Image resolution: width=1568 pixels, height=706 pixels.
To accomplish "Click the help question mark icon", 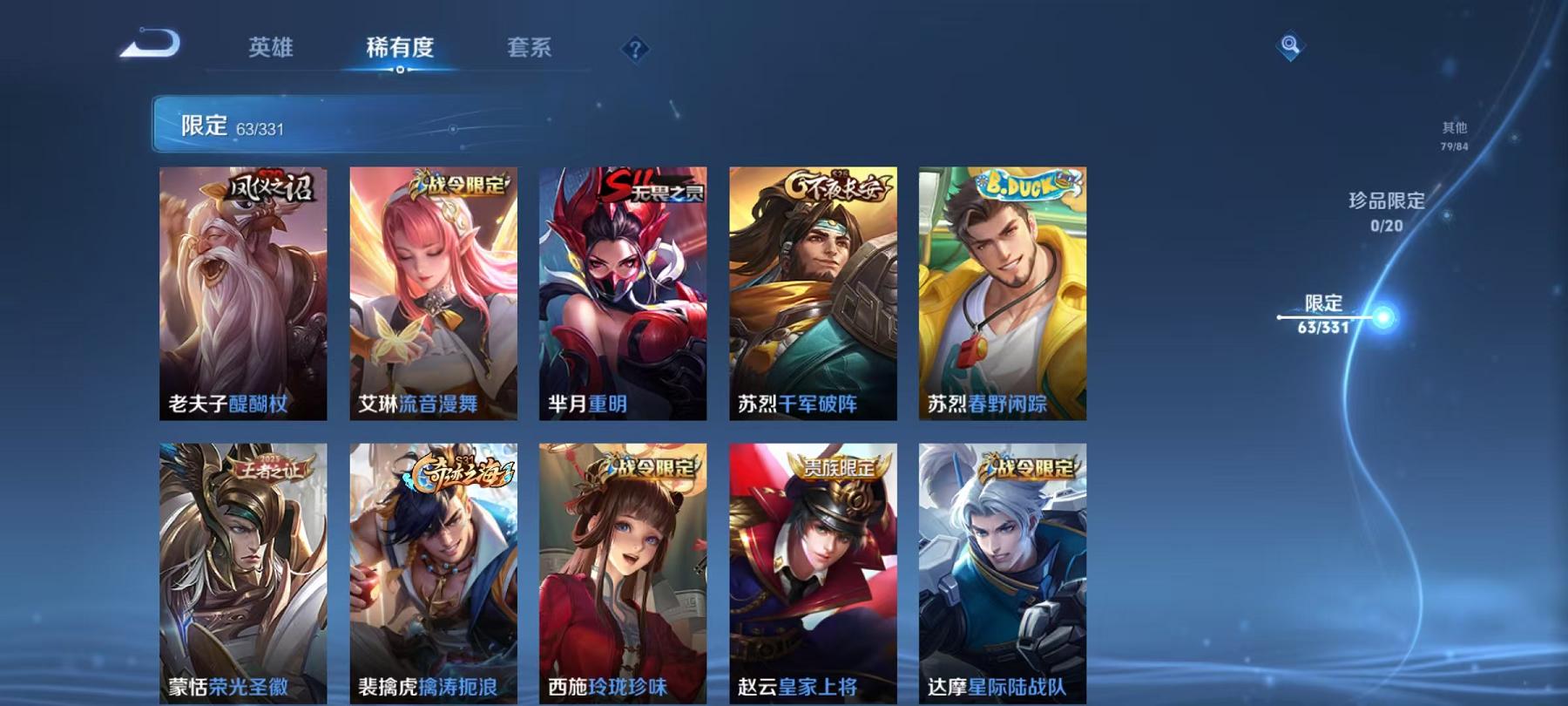I will 636,50.
